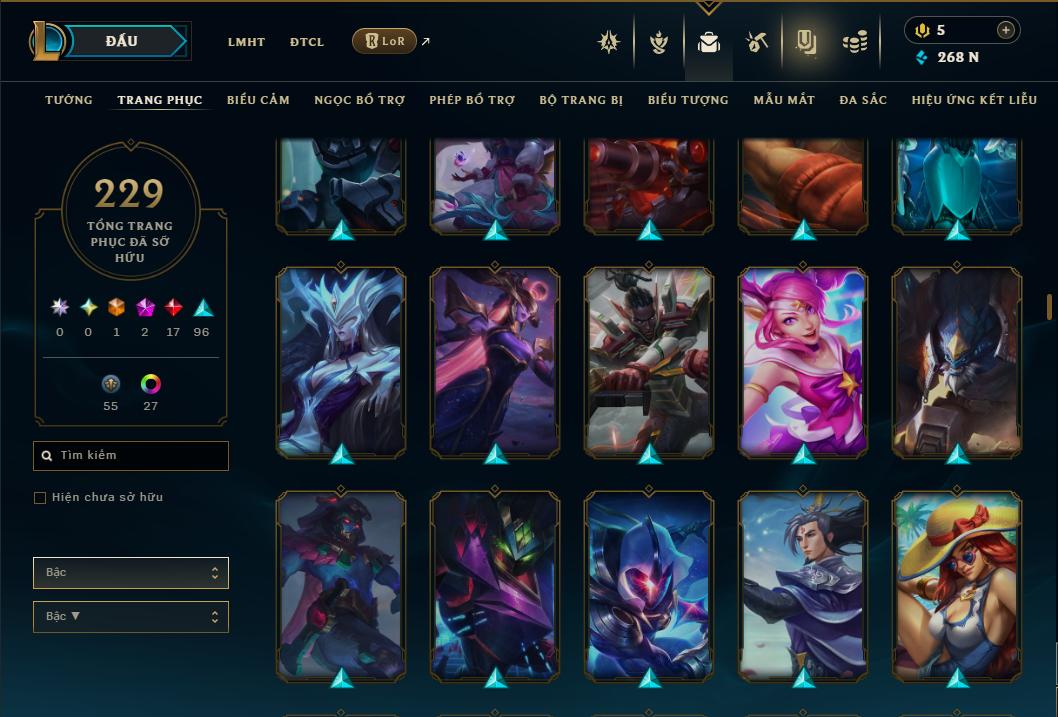The width and height of the screenshot is (1058, 717).
Task: Open the BIỂU TƯỢNG tab
Action: pyautogui.click(x=688, y=100)
